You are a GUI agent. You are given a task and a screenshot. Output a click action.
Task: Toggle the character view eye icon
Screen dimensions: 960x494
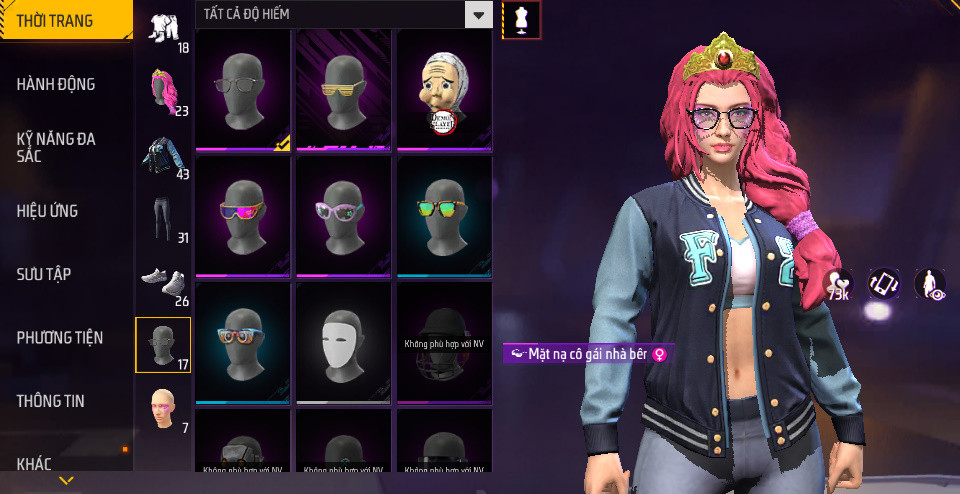click(x=929, y=284)
